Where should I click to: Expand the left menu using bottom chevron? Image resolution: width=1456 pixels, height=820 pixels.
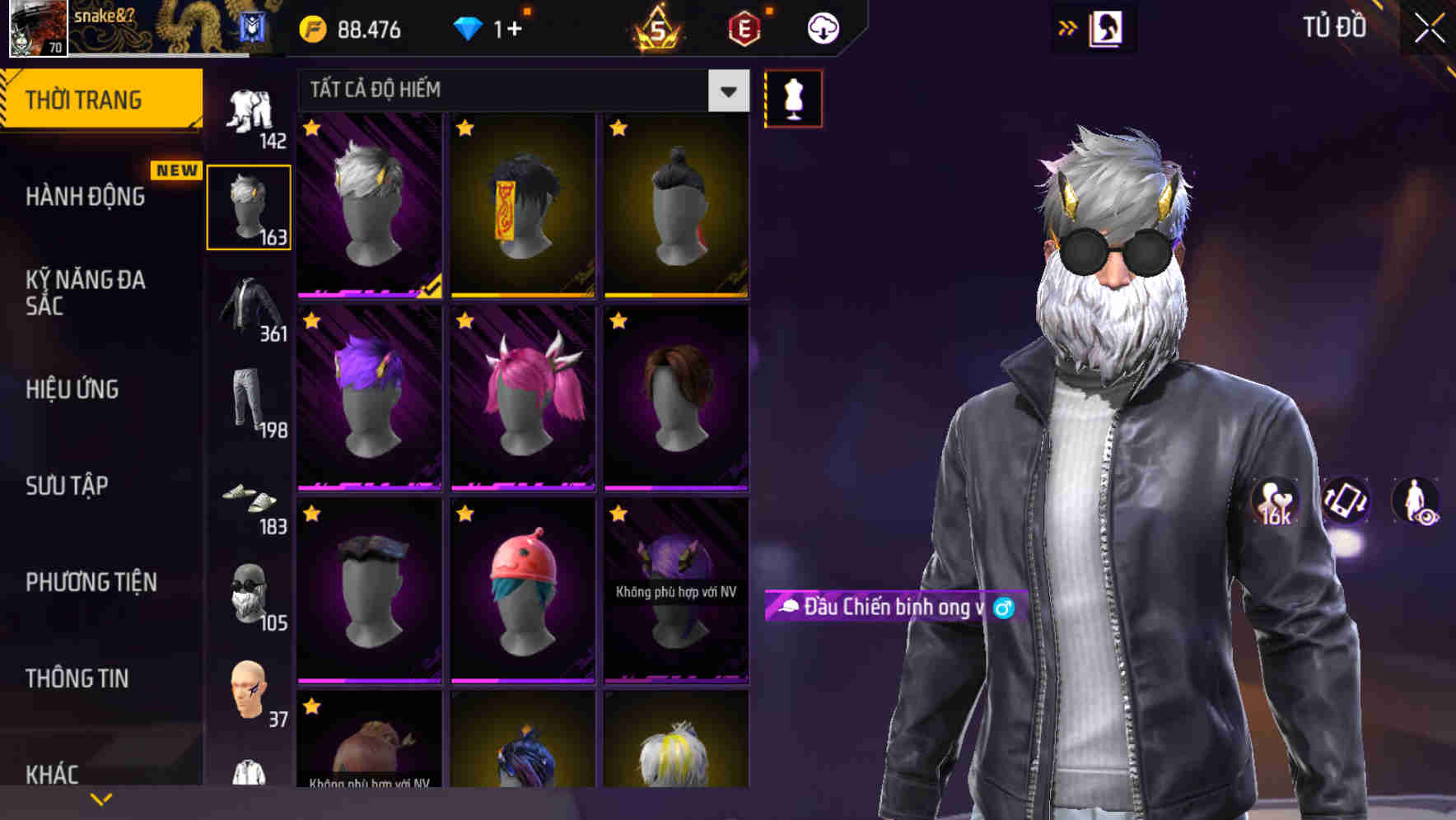tap(101, 797)
